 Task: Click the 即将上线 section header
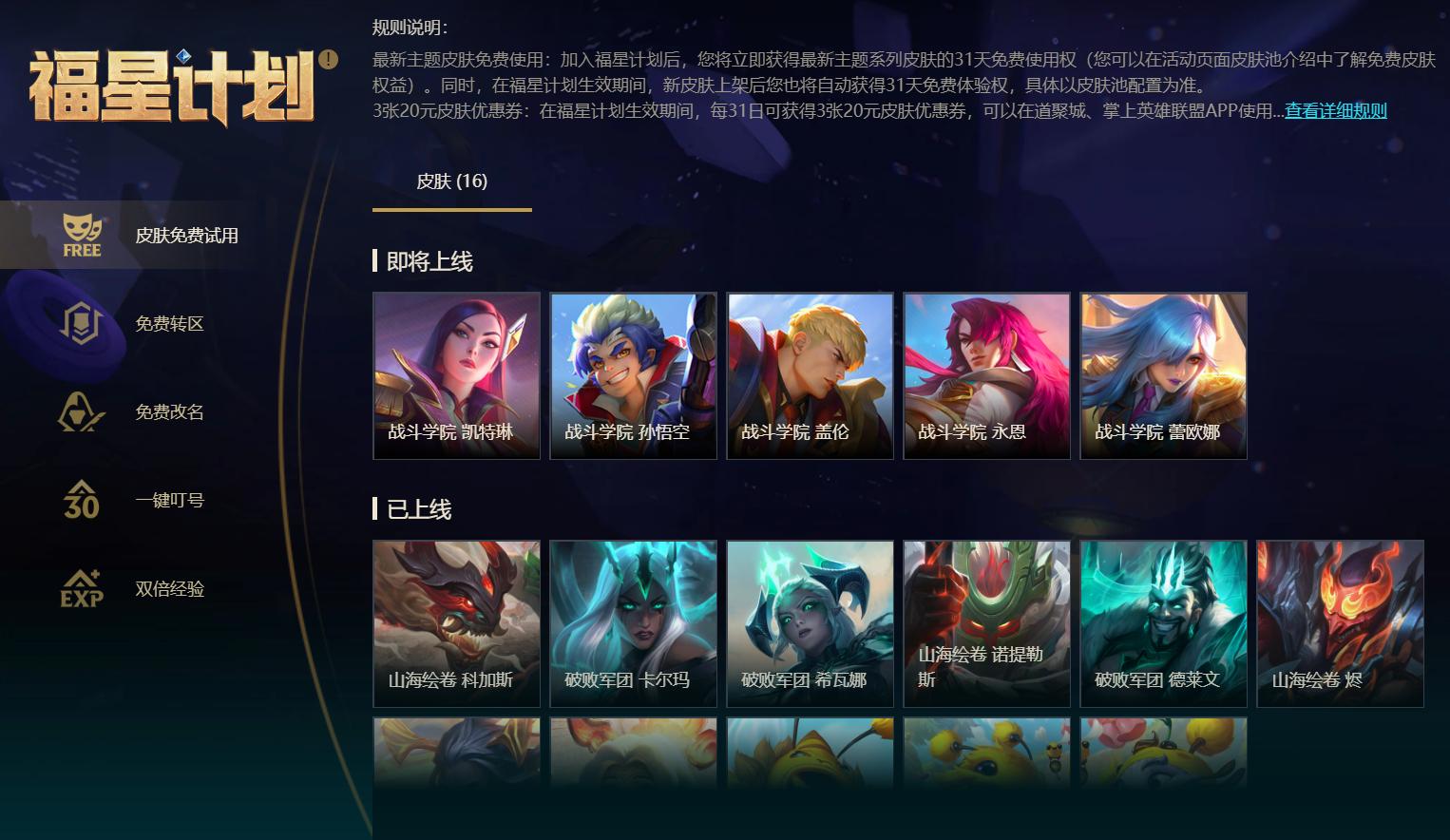click(x=415, y=261)
